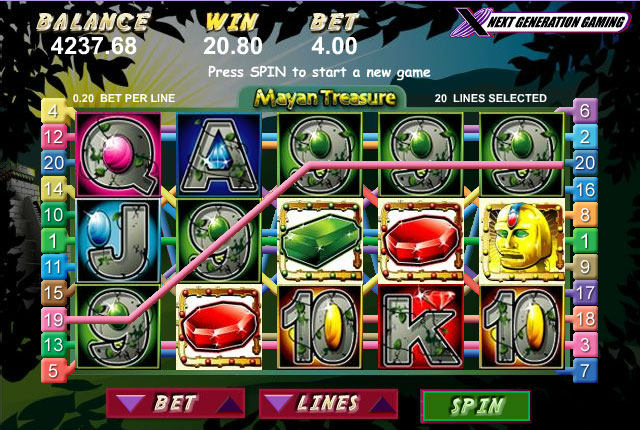
Task: Click payline marker 7
Action: click(x=584, y=370)
